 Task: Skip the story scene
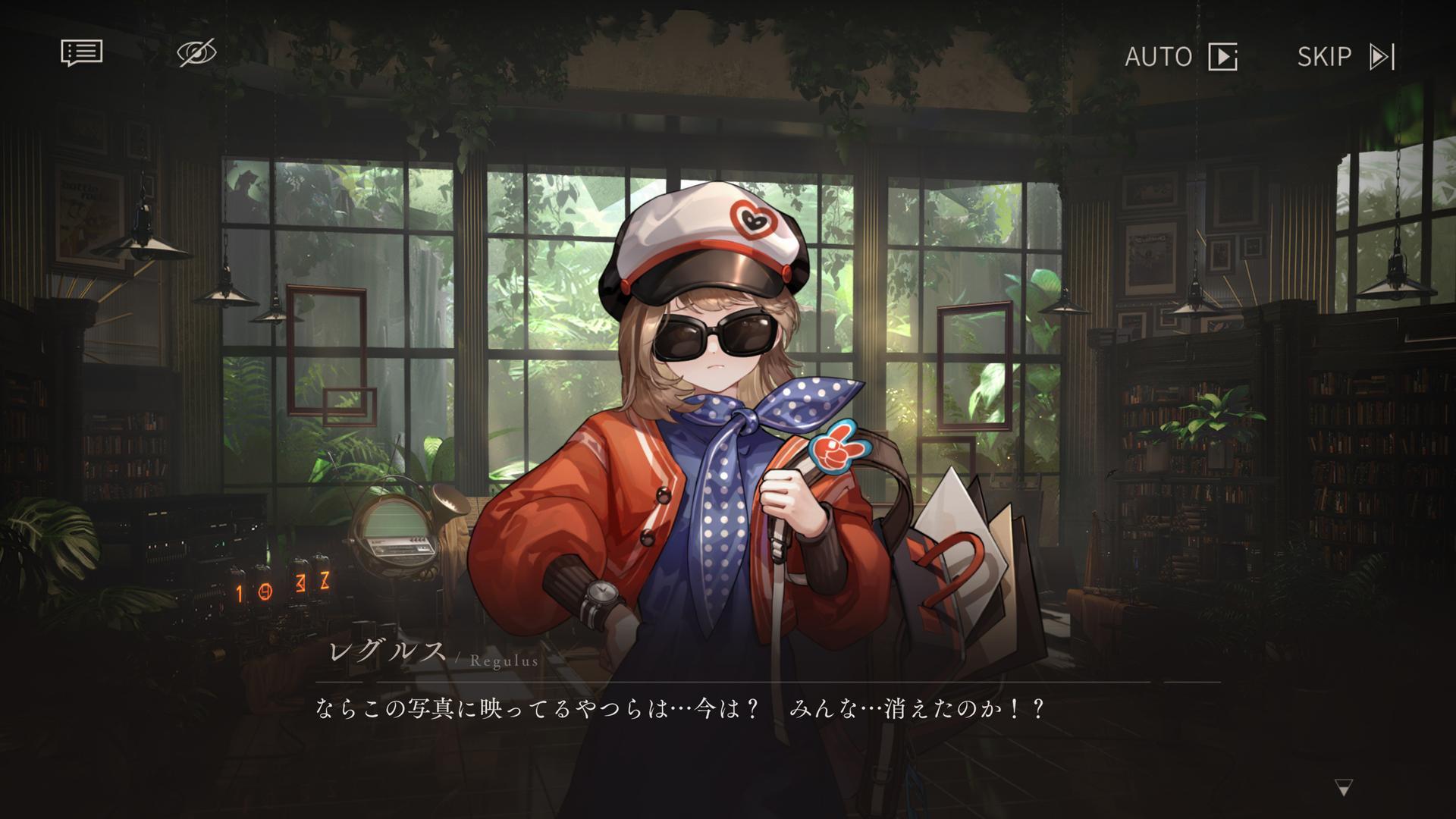[1346, 57]
